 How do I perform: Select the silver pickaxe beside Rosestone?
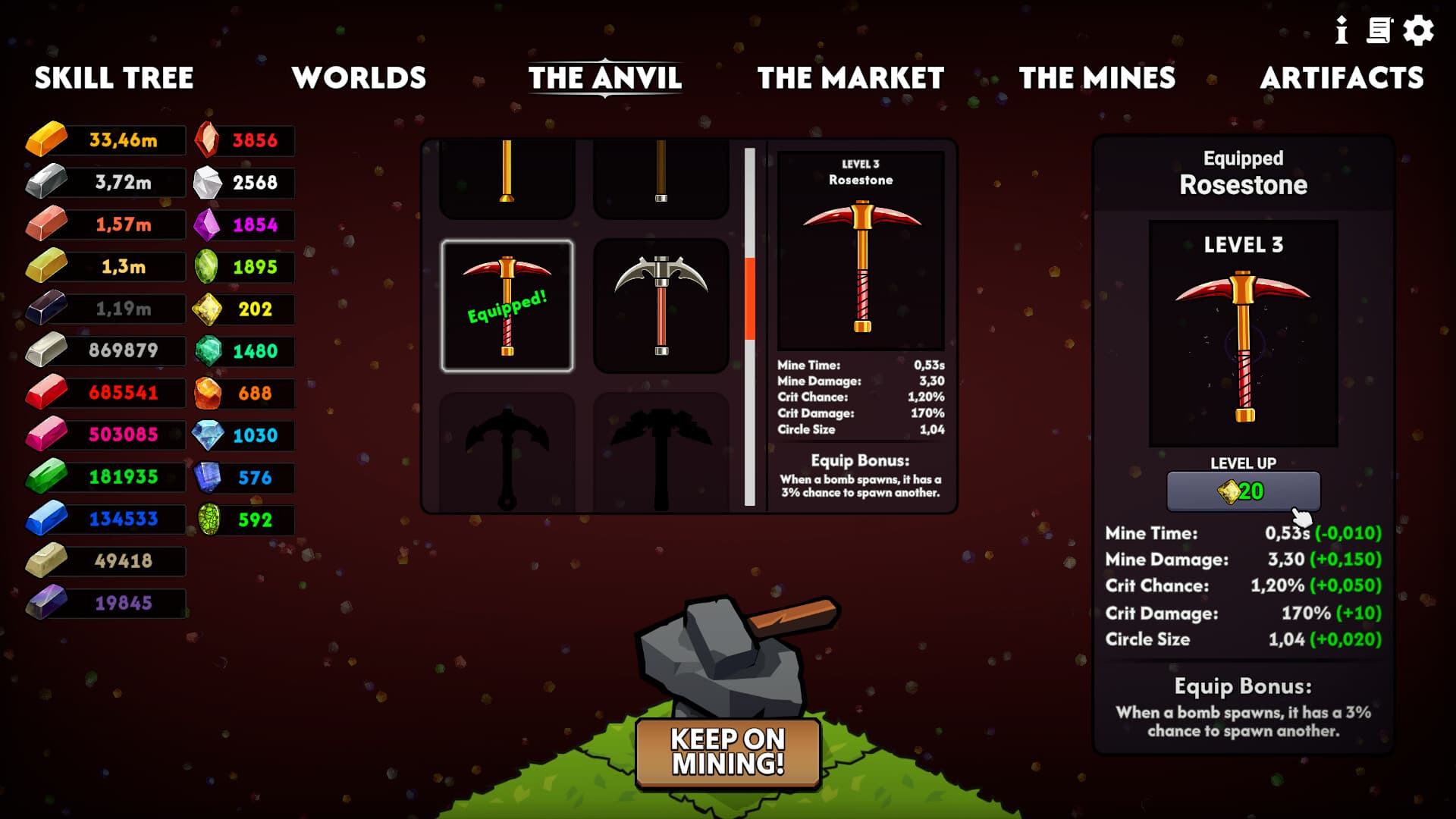click(x=661, y=303)
